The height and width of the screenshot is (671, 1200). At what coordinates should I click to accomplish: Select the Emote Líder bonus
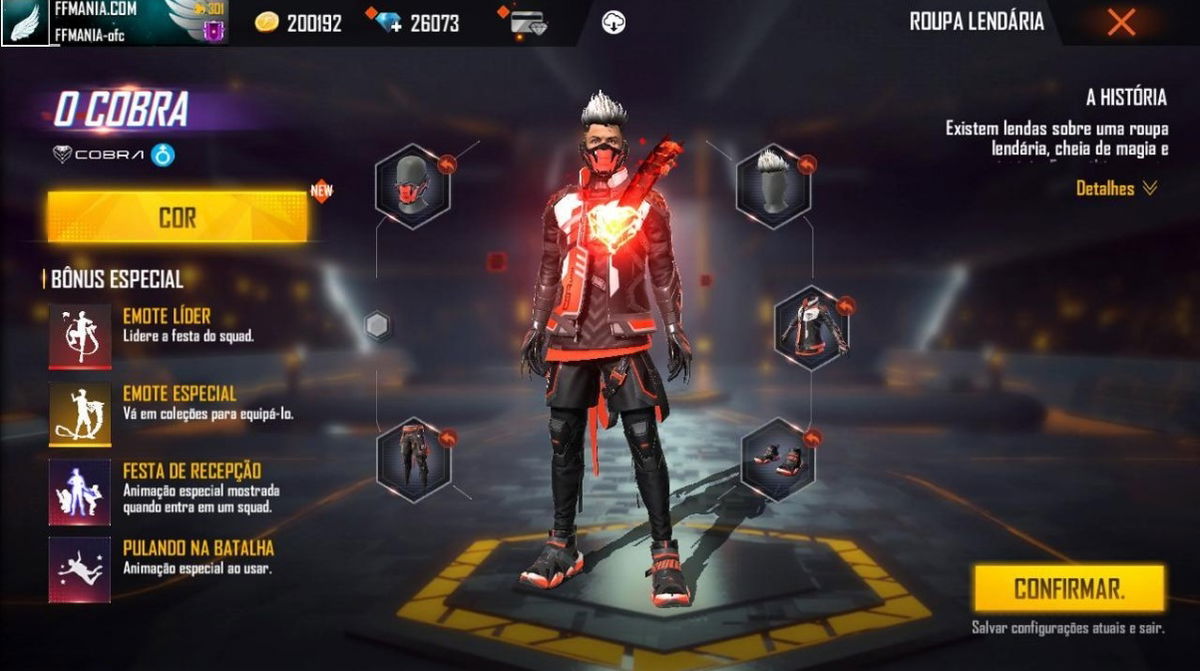pos(80,336)
